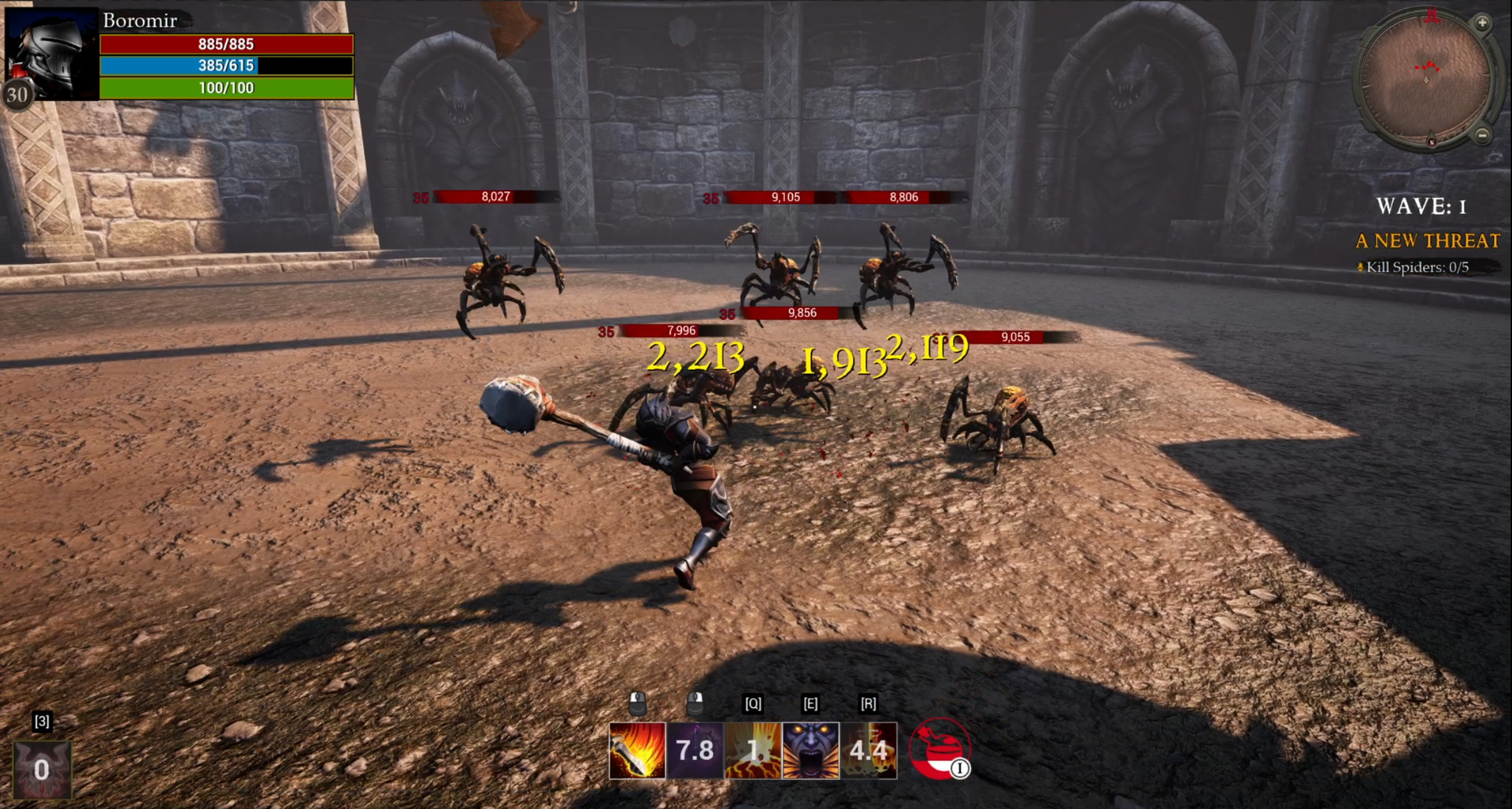Click the [Q] keybind label
The image size is (1512, 809).
click(x=752, y=704)
